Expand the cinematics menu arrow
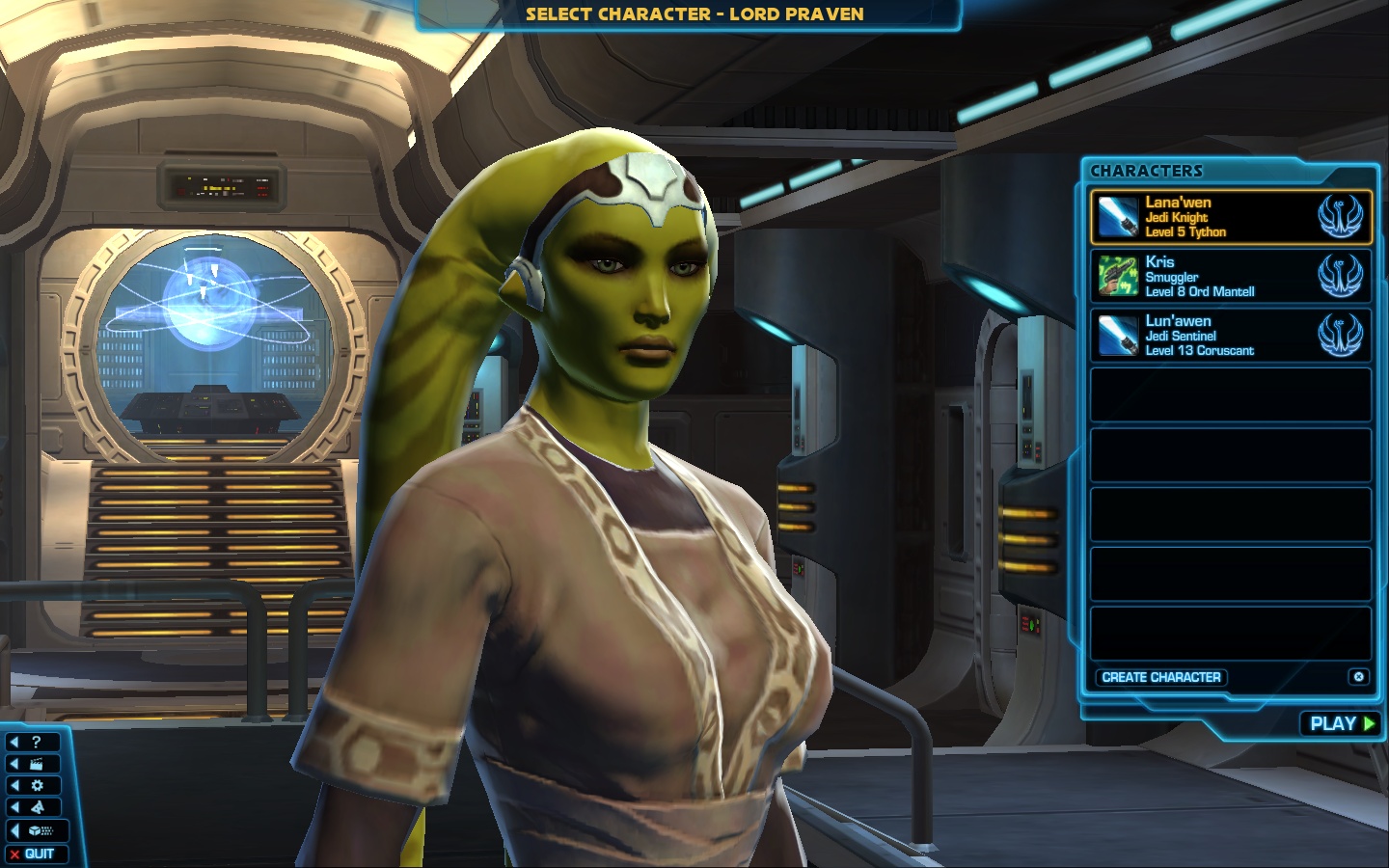Screen dimensions: 1389x868 point(14,762)
